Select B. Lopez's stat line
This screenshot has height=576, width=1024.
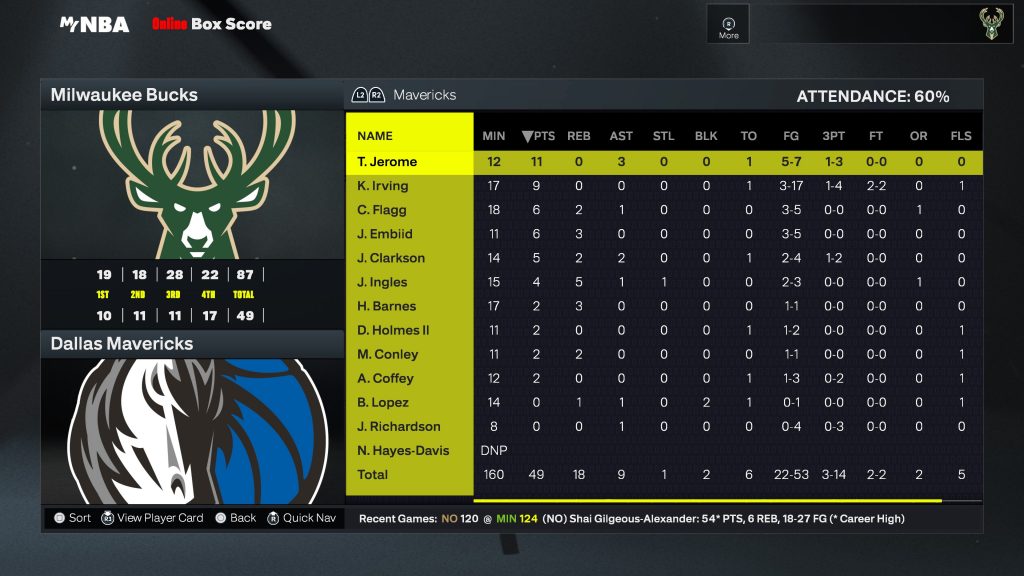383,402
